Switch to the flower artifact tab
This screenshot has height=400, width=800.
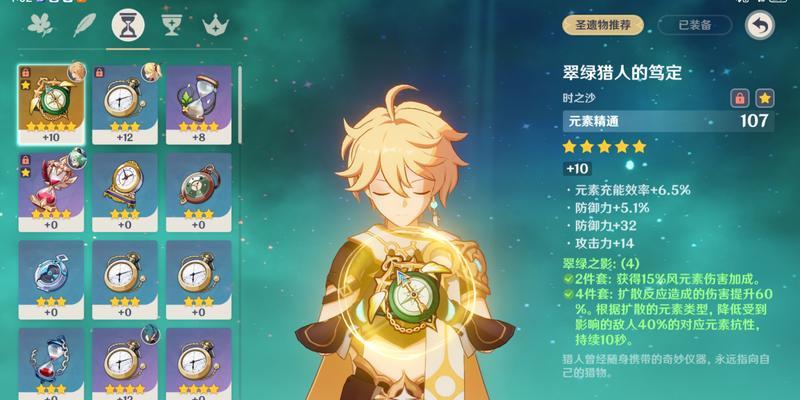point(42,24)
